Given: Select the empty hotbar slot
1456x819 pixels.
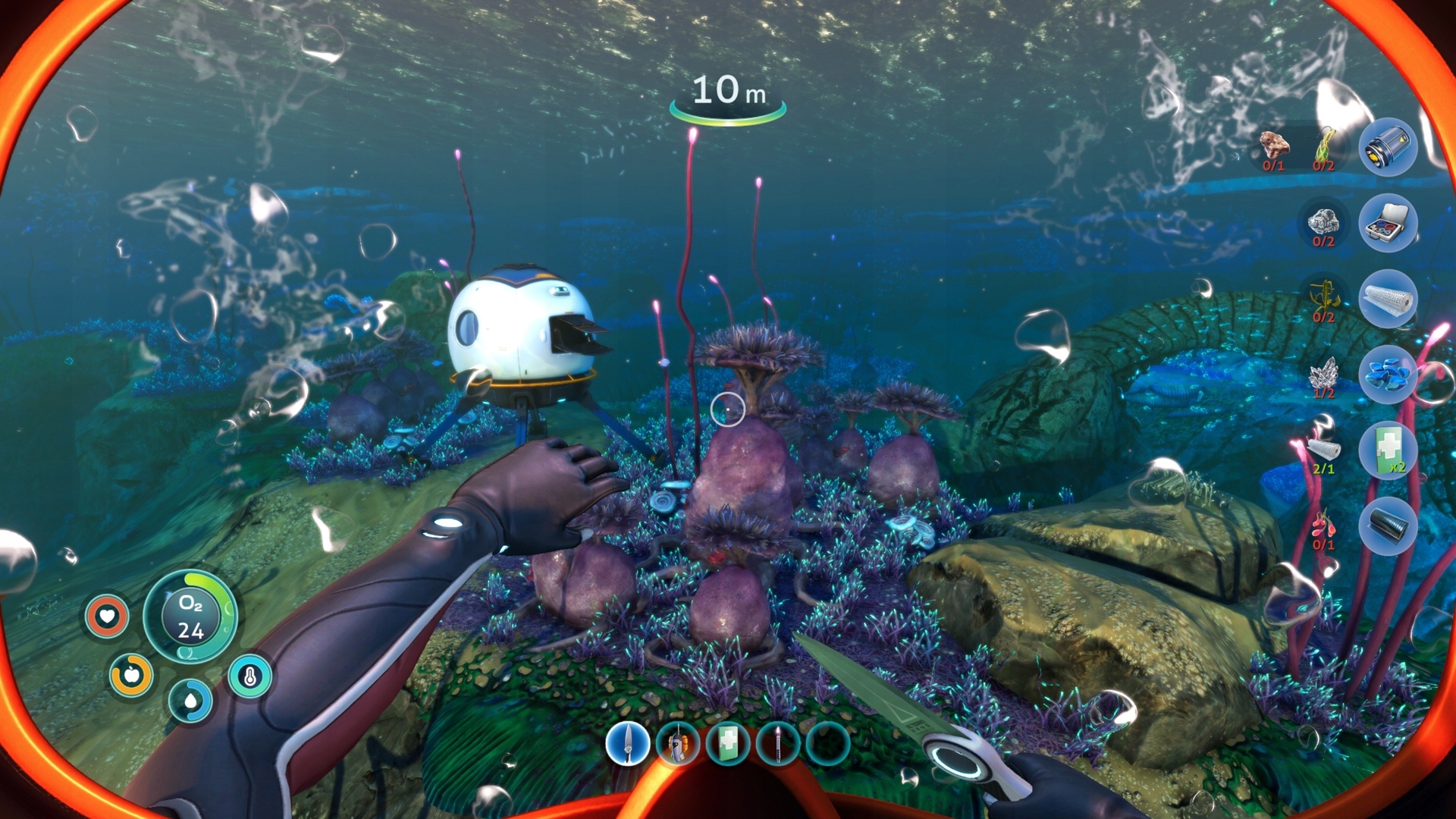Looking at the screenshot, I should pos(828,743).
